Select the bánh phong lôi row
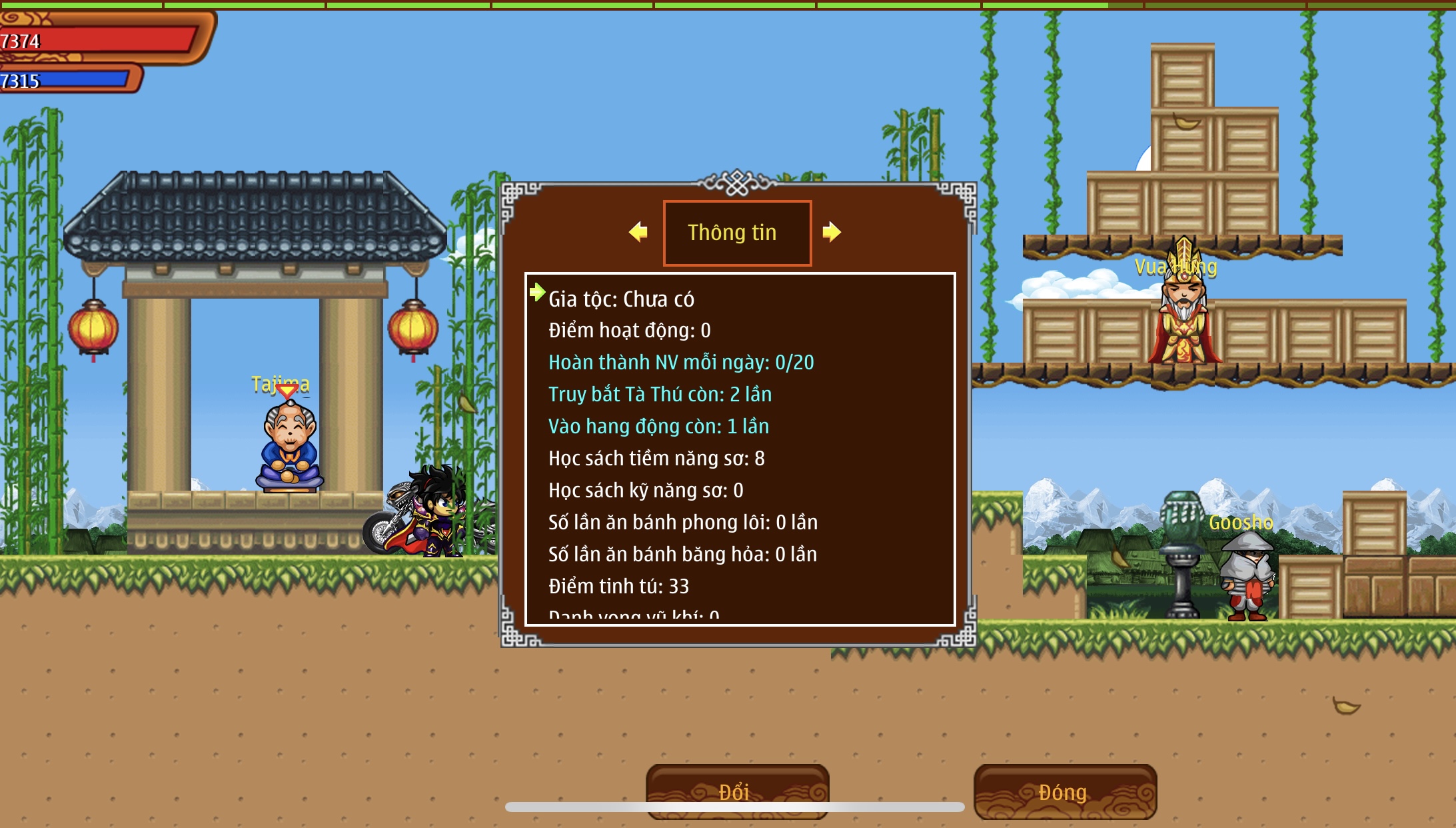This screenshot has height=828, width=1456. click(x=682, y=523)
